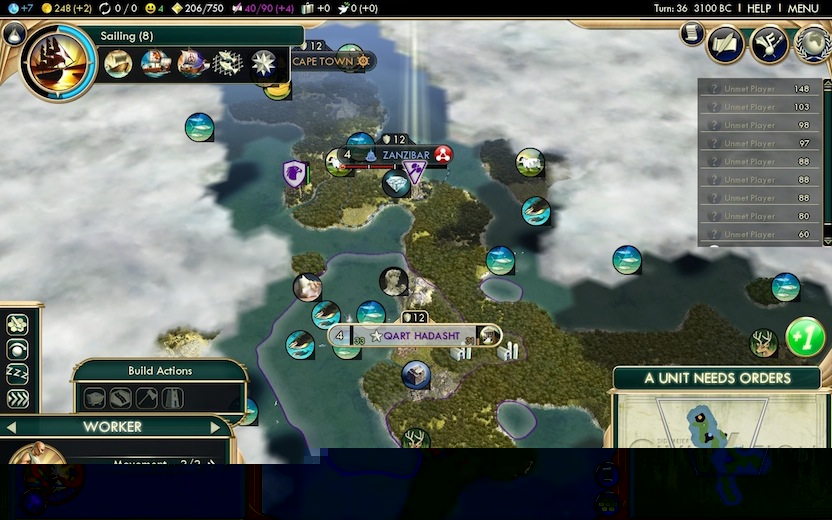Open the game MENU
This screenshot has width=832, height=520.
pyautogui.click(x=803, y=8)
